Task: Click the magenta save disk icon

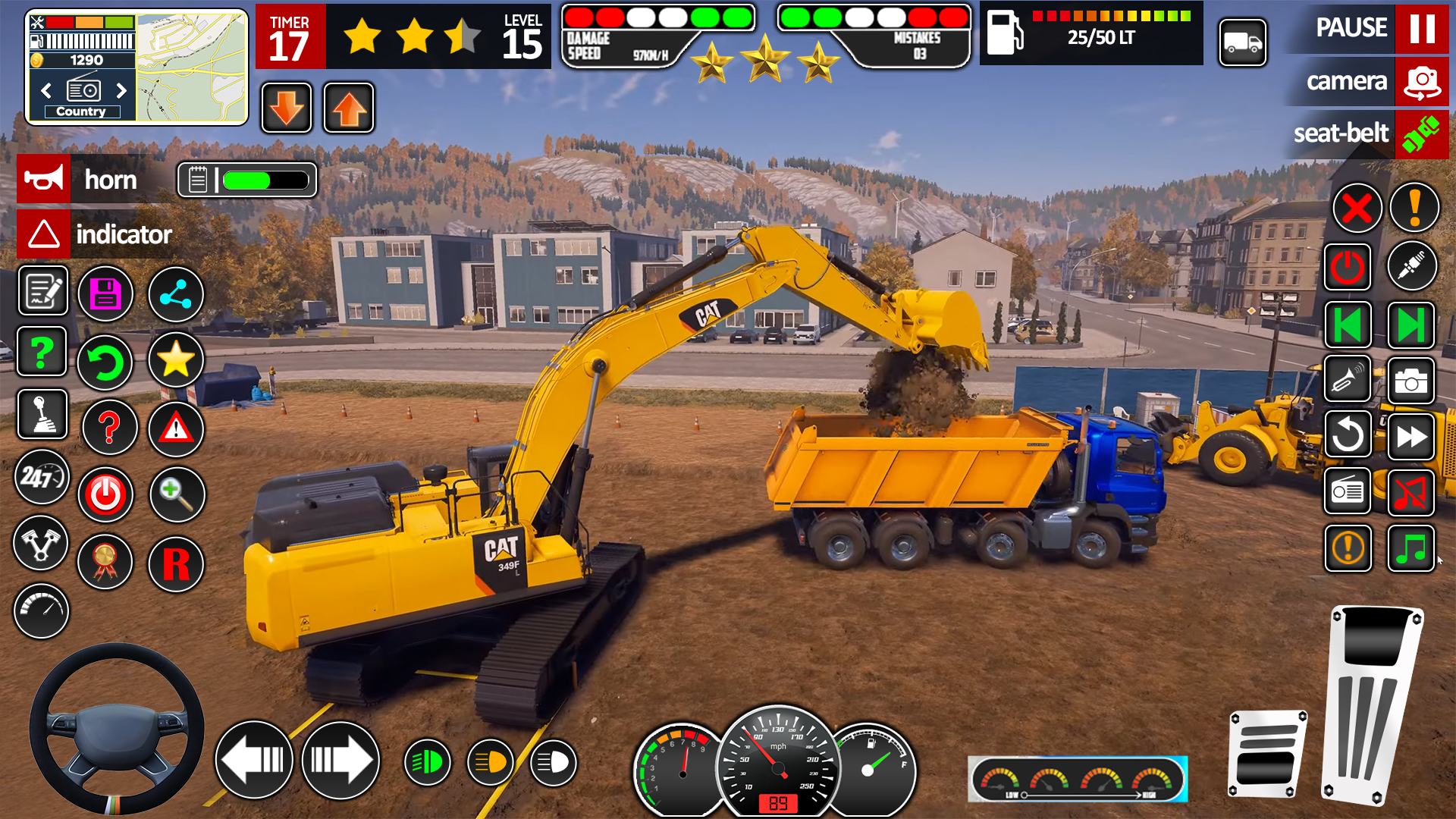Action: click(106, 294)
